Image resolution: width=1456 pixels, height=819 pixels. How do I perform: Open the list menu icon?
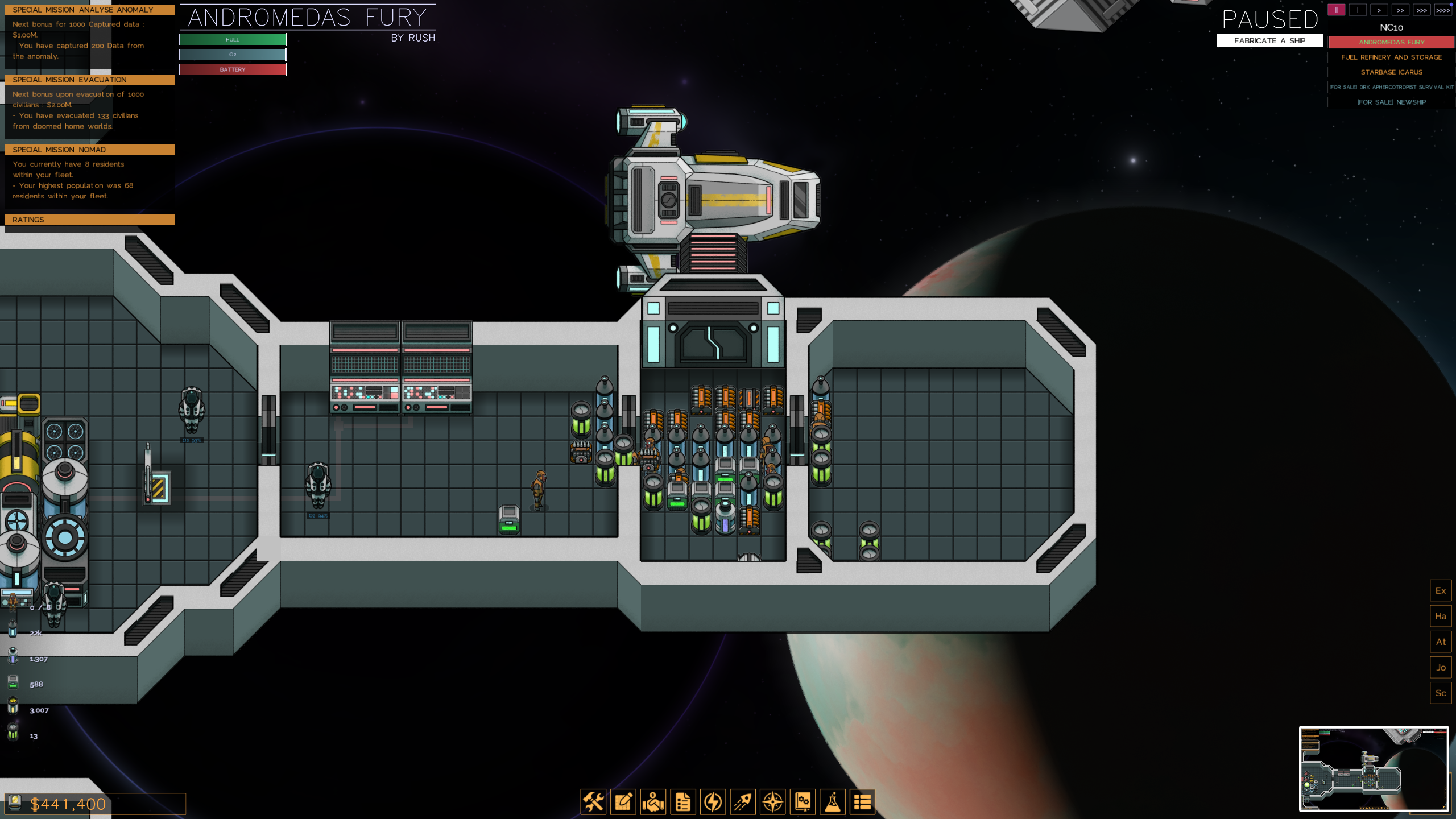coord(862,802)
